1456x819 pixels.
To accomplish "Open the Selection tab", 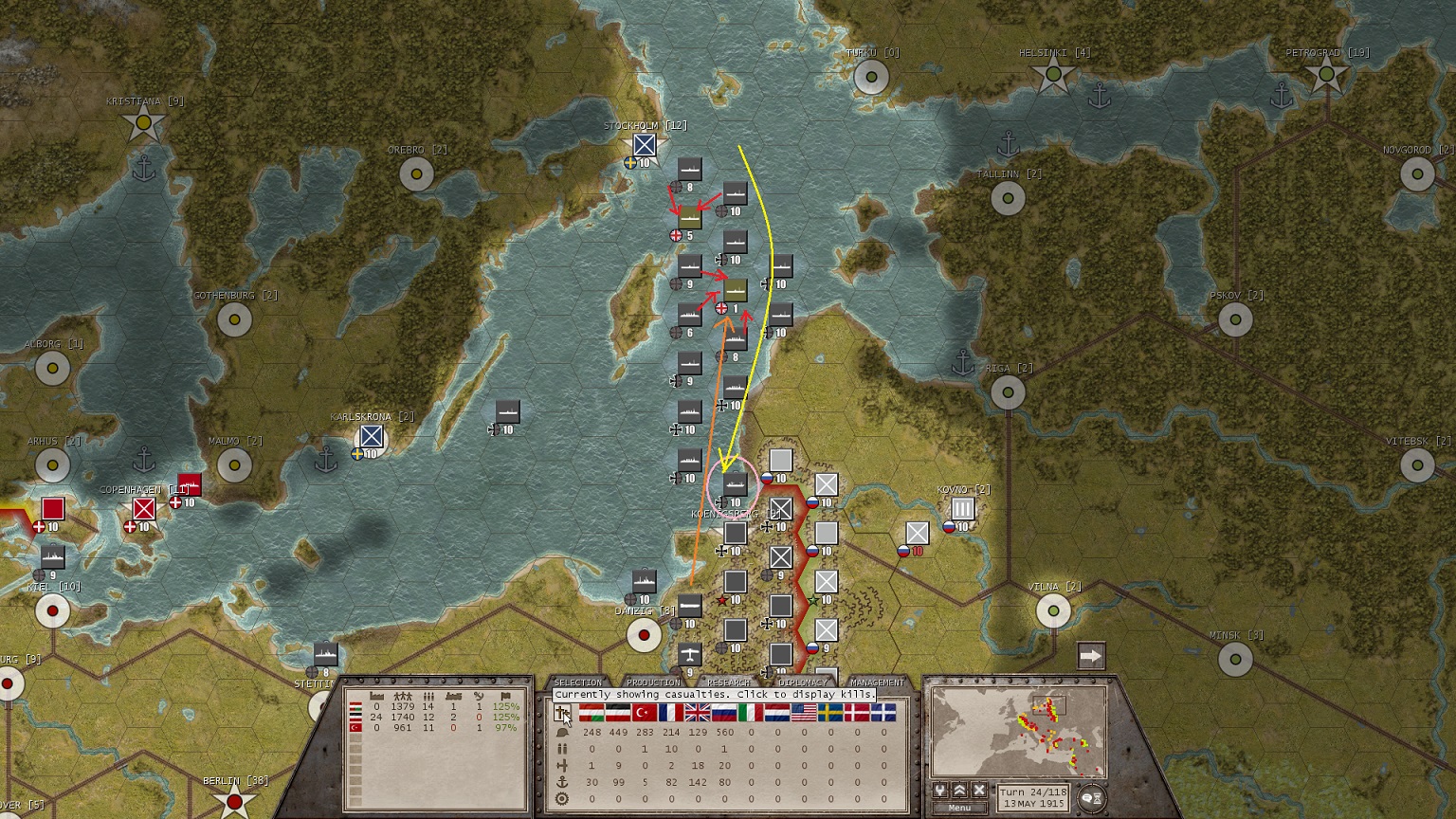I will pyautogui.click(x=577, y=682).
